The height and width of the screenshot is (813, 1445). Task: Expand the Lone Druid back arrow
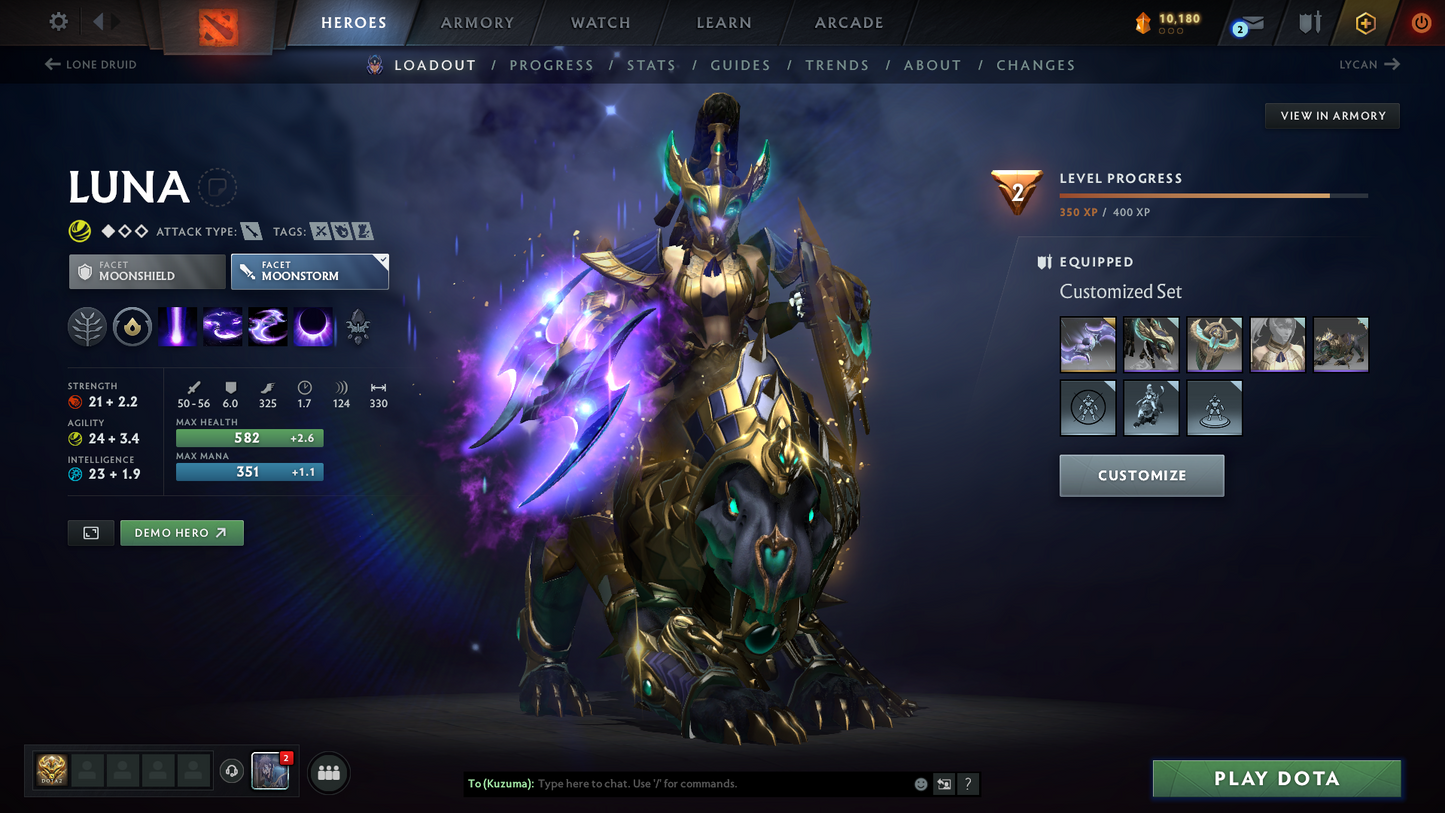coord(50,64)
